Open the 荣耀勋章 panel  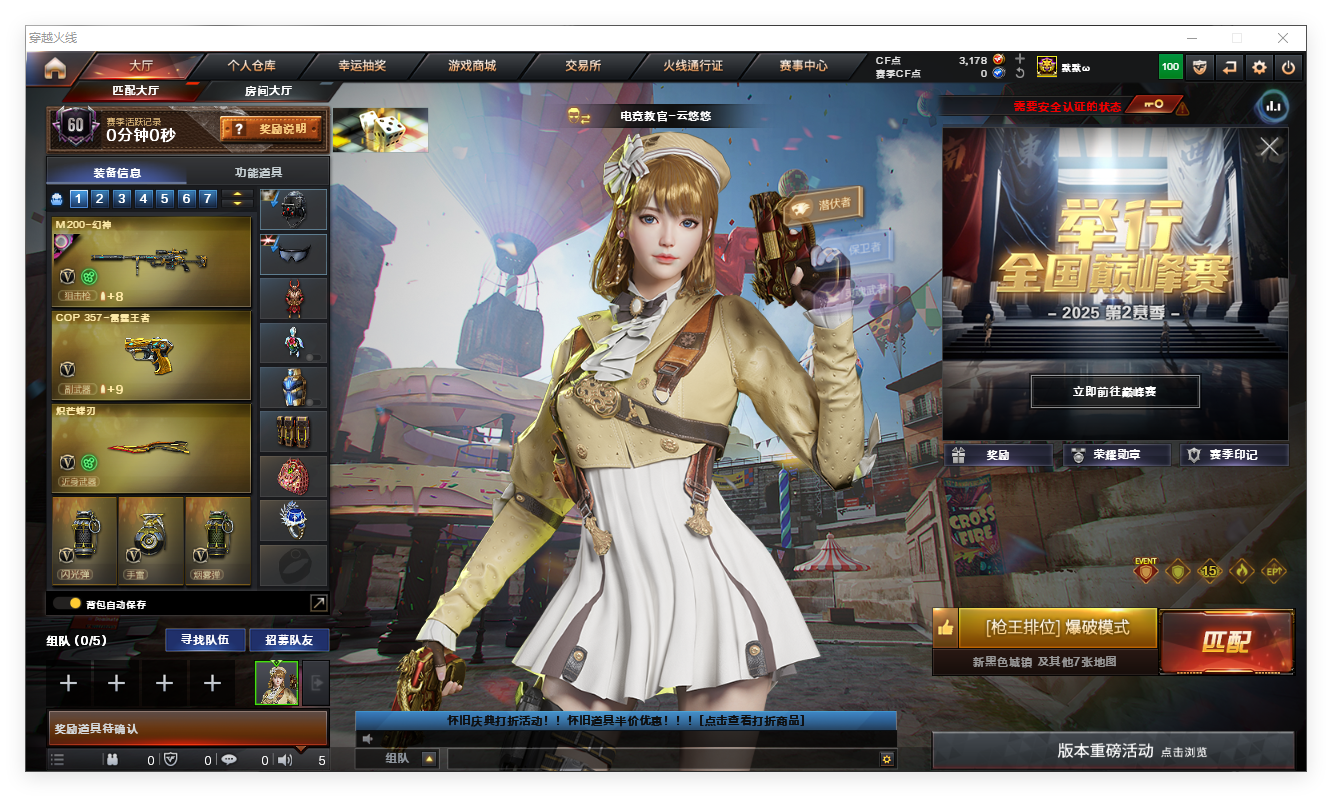pyautogui.click(x=1116, y=455)
